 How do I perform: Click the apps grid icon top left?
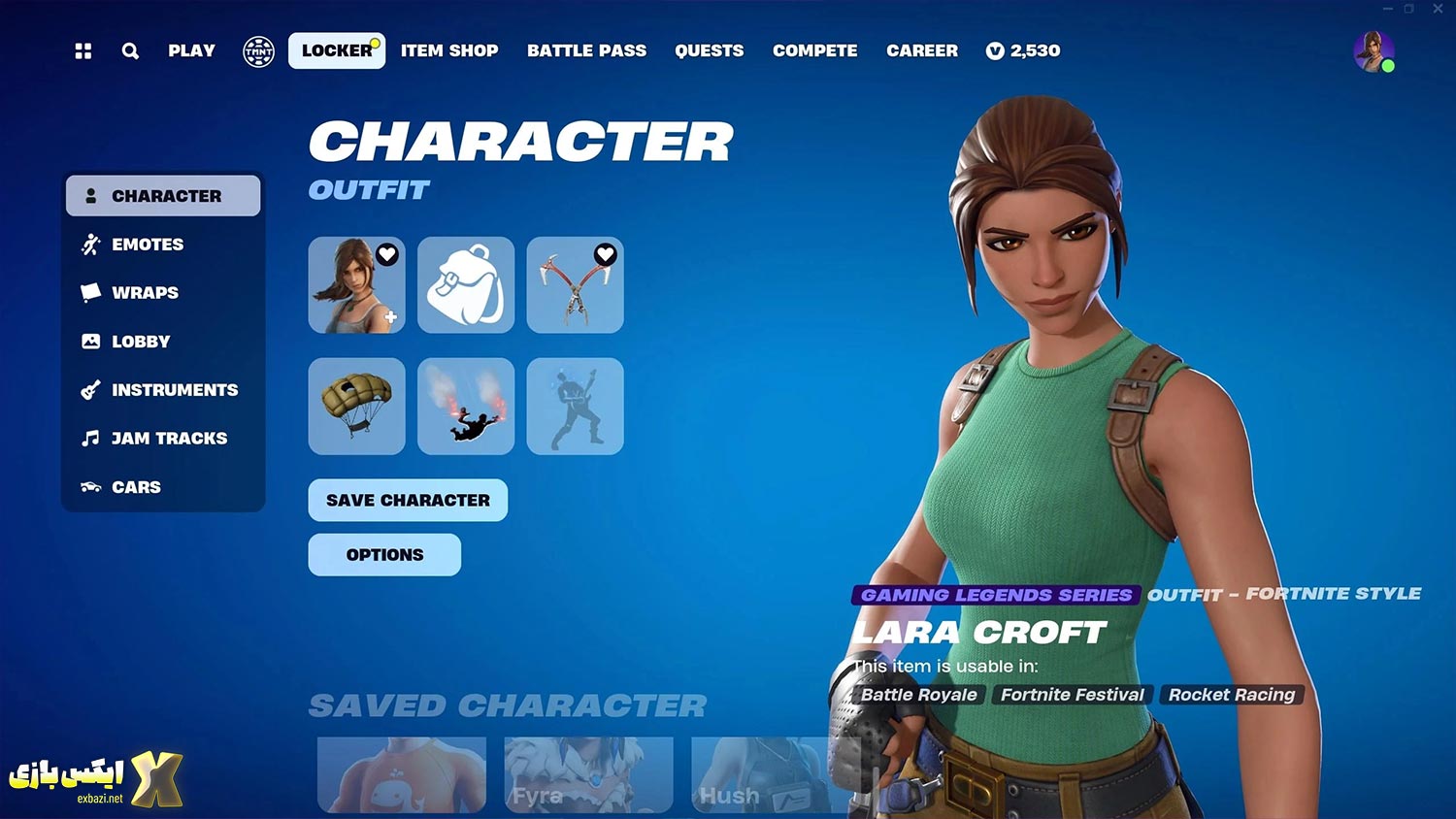click(x=83, y=51)
